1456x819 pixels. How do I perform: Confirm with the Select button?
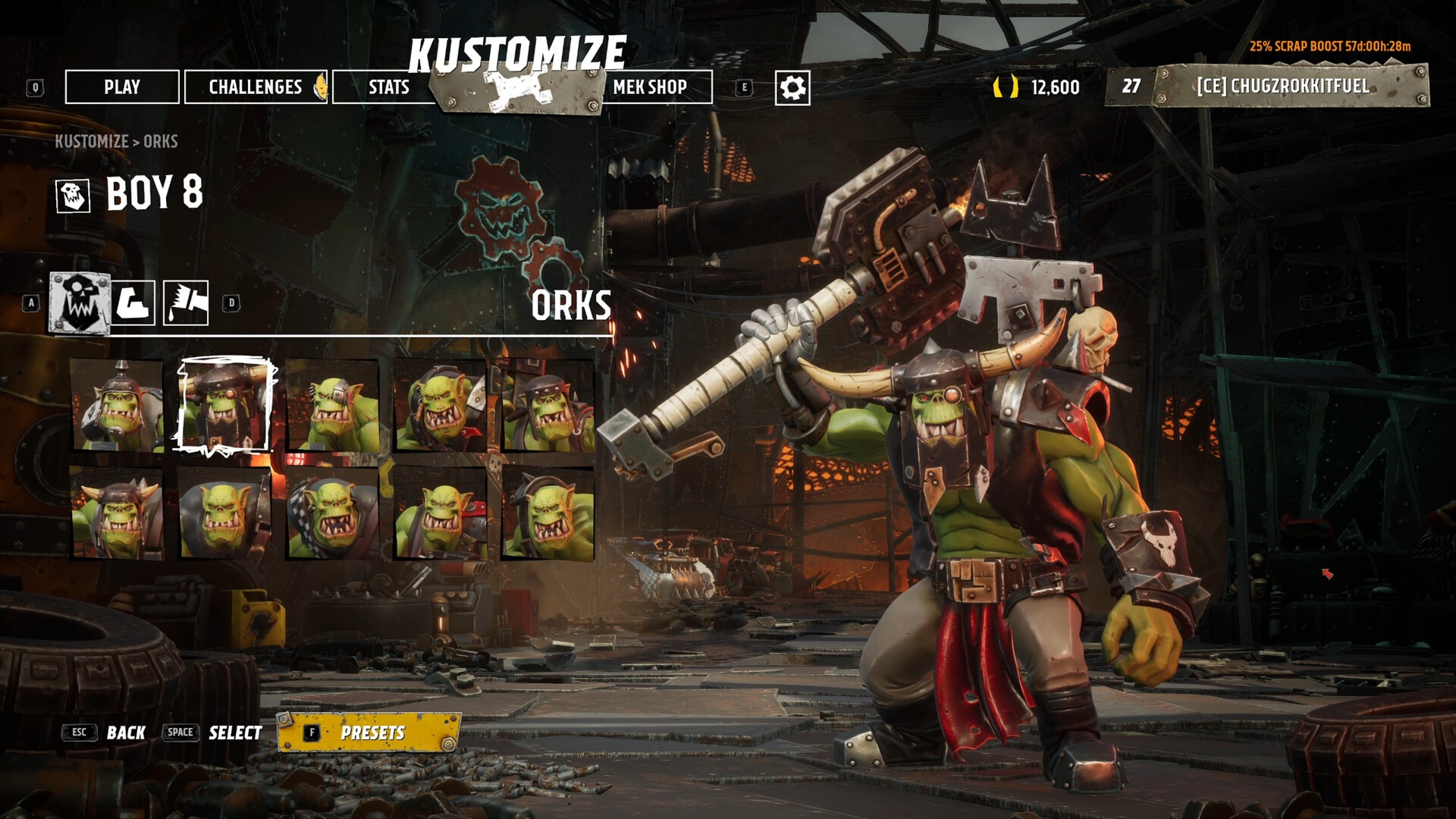235,733
